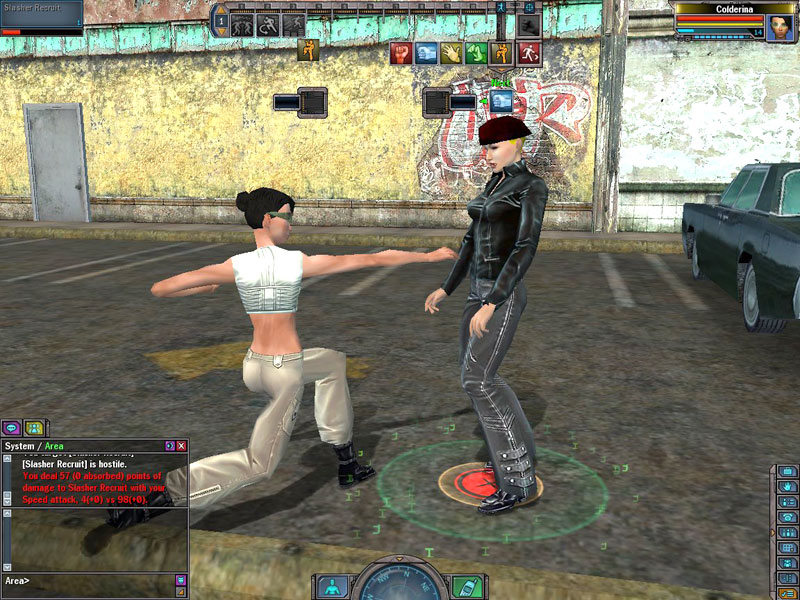The image size is (800, 600).
Task: Activate the red fist Power attack
Action: [x=401, y=53]
